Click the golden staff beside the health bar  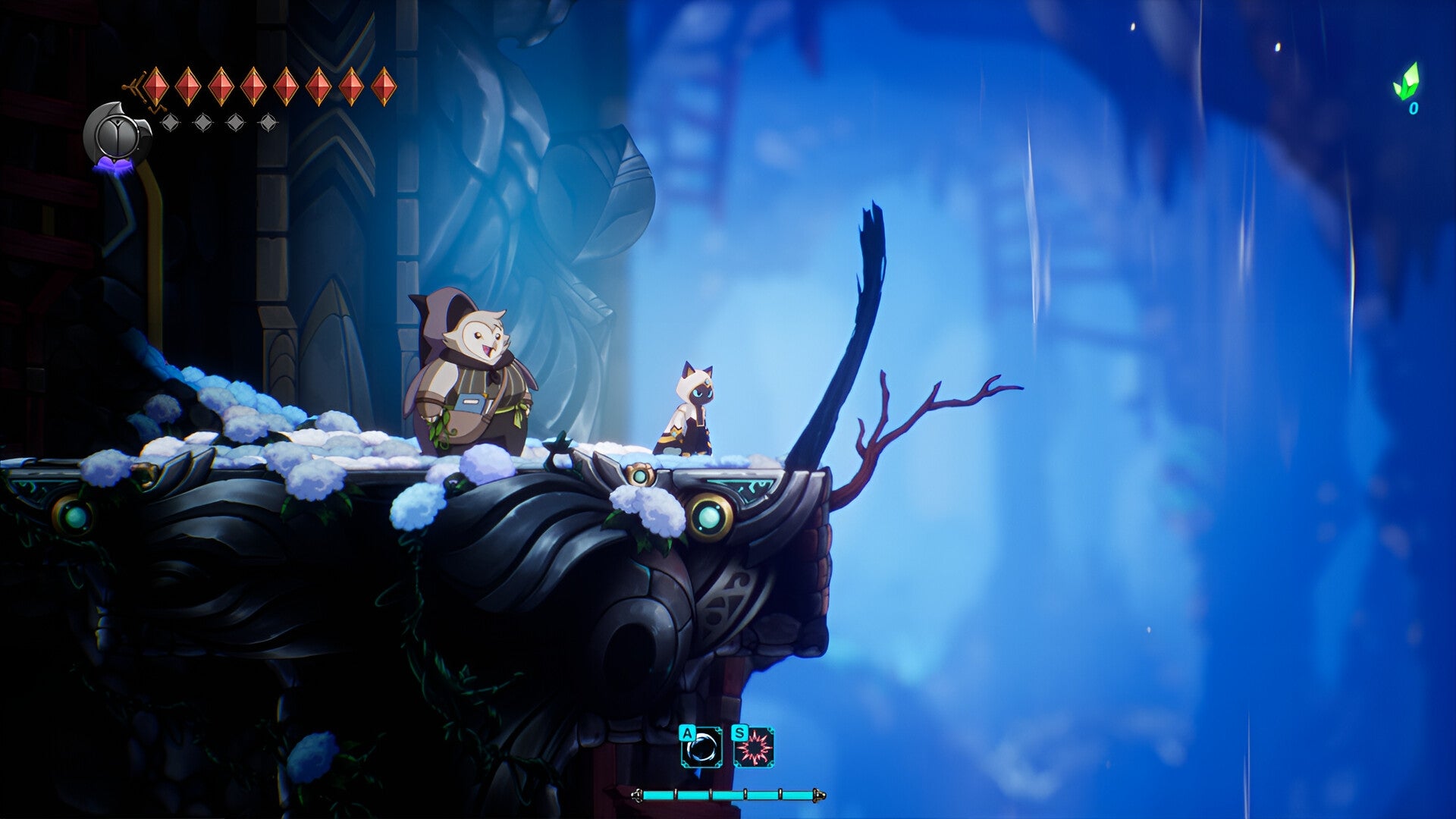pyautogui.click(x=639, y=795)
